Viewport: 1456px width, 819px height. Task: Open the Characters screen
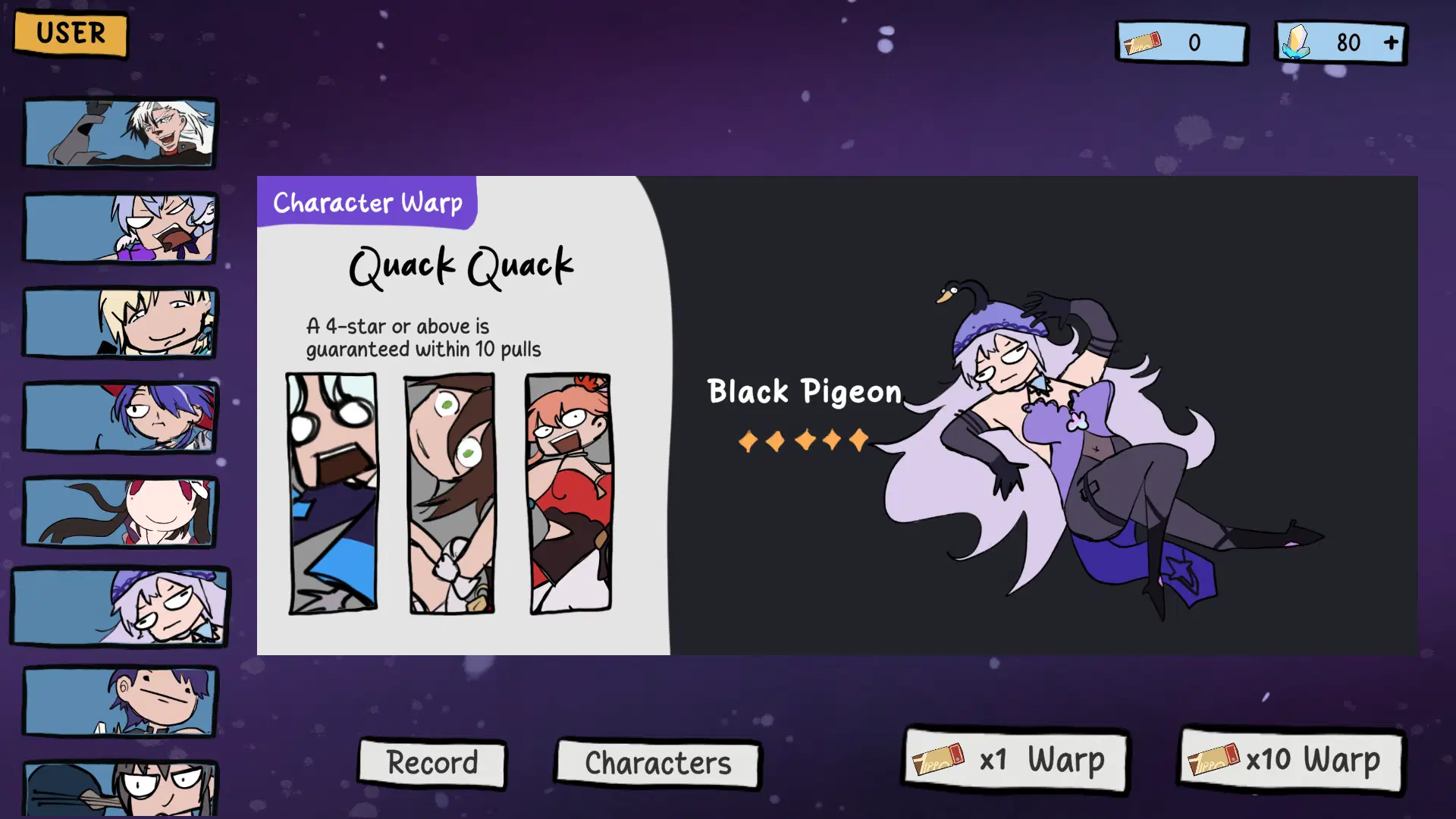[657, 763]
